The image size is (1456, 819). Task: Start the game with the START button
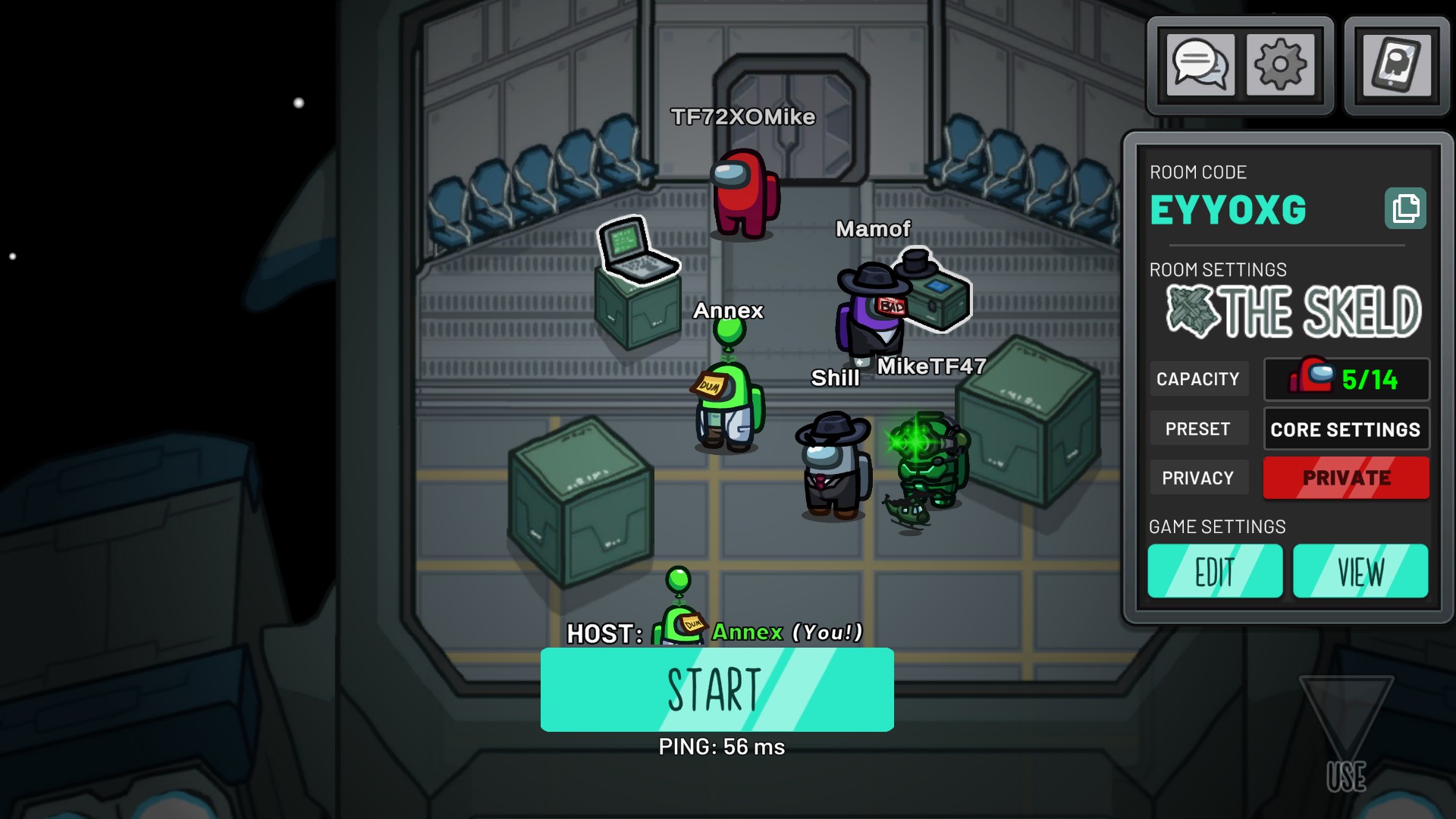[717, 689]
